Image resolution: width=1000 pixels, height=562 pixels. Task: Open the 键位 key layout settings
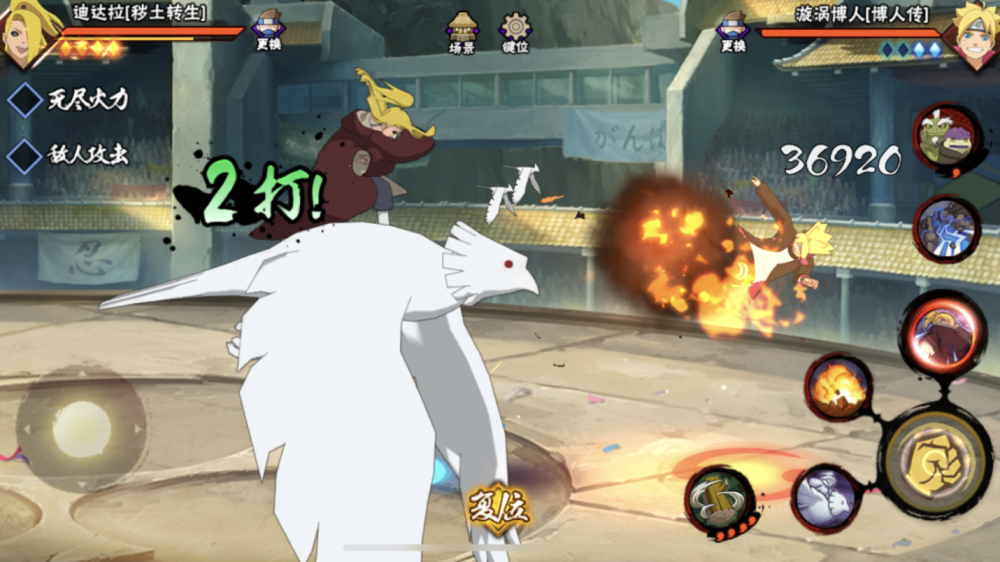point(515,33)
